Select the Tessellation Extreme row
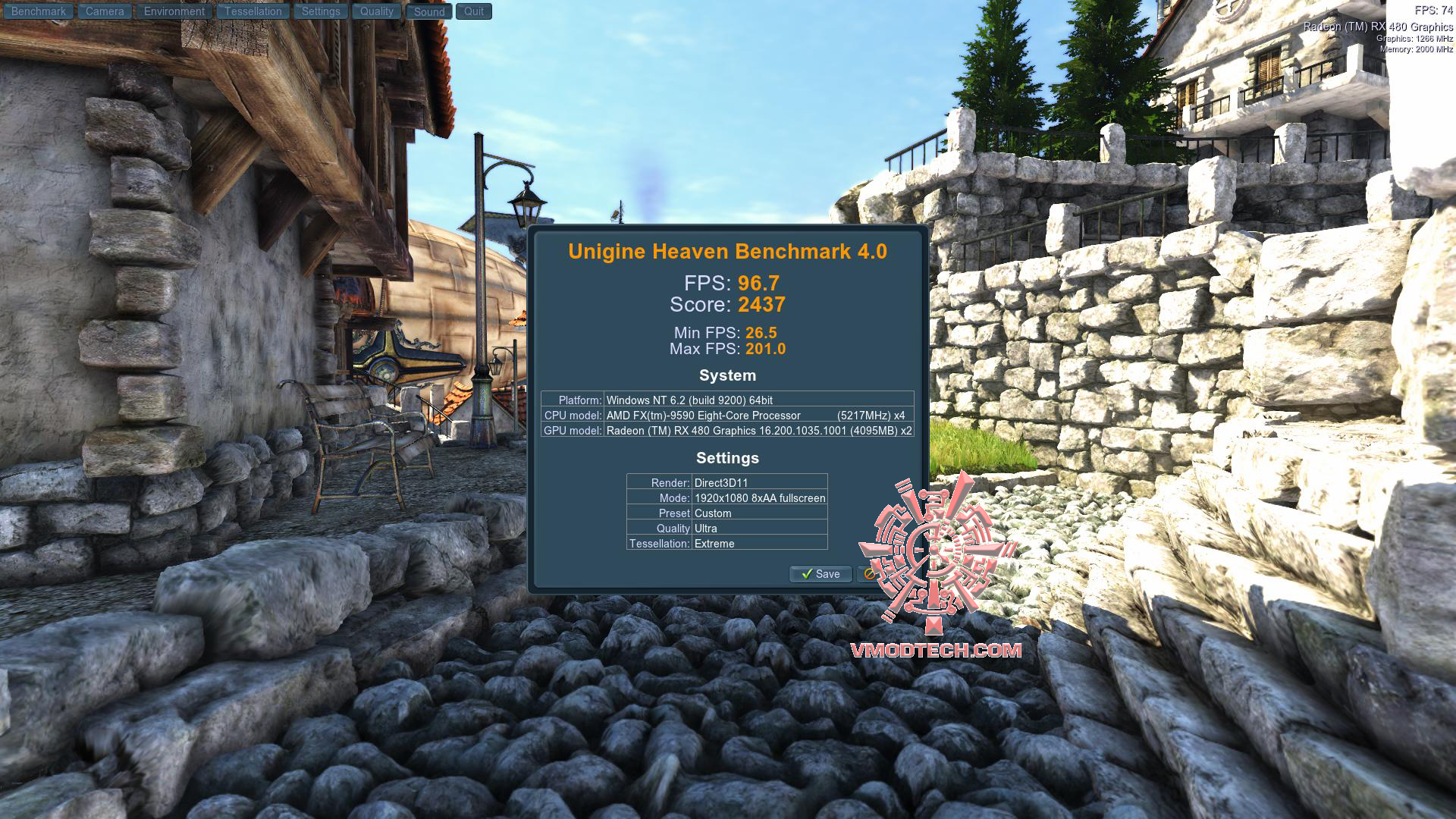 click(x=726, y=544)
